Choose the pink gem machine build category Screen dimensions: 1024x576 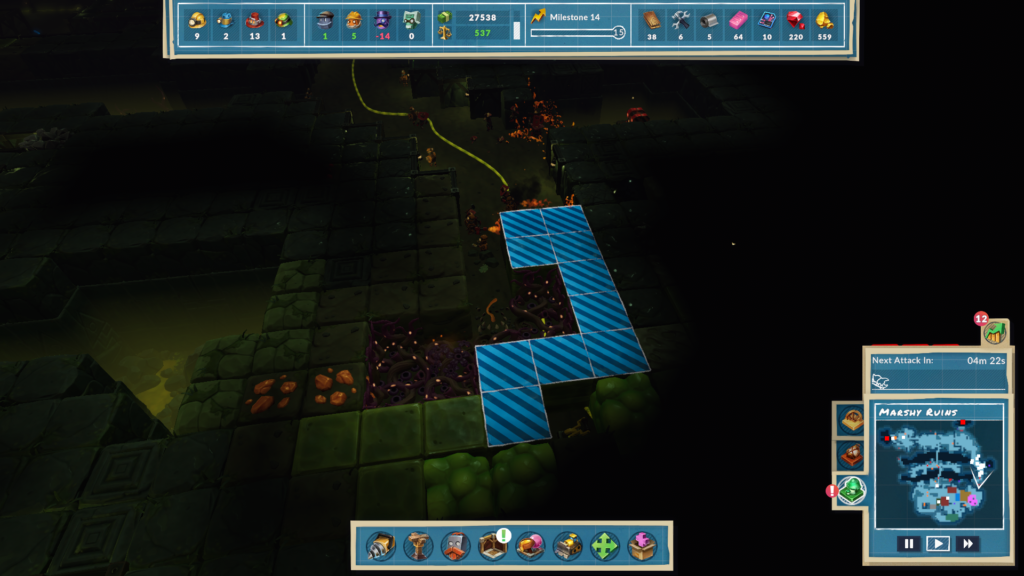[x=530, y=546]
